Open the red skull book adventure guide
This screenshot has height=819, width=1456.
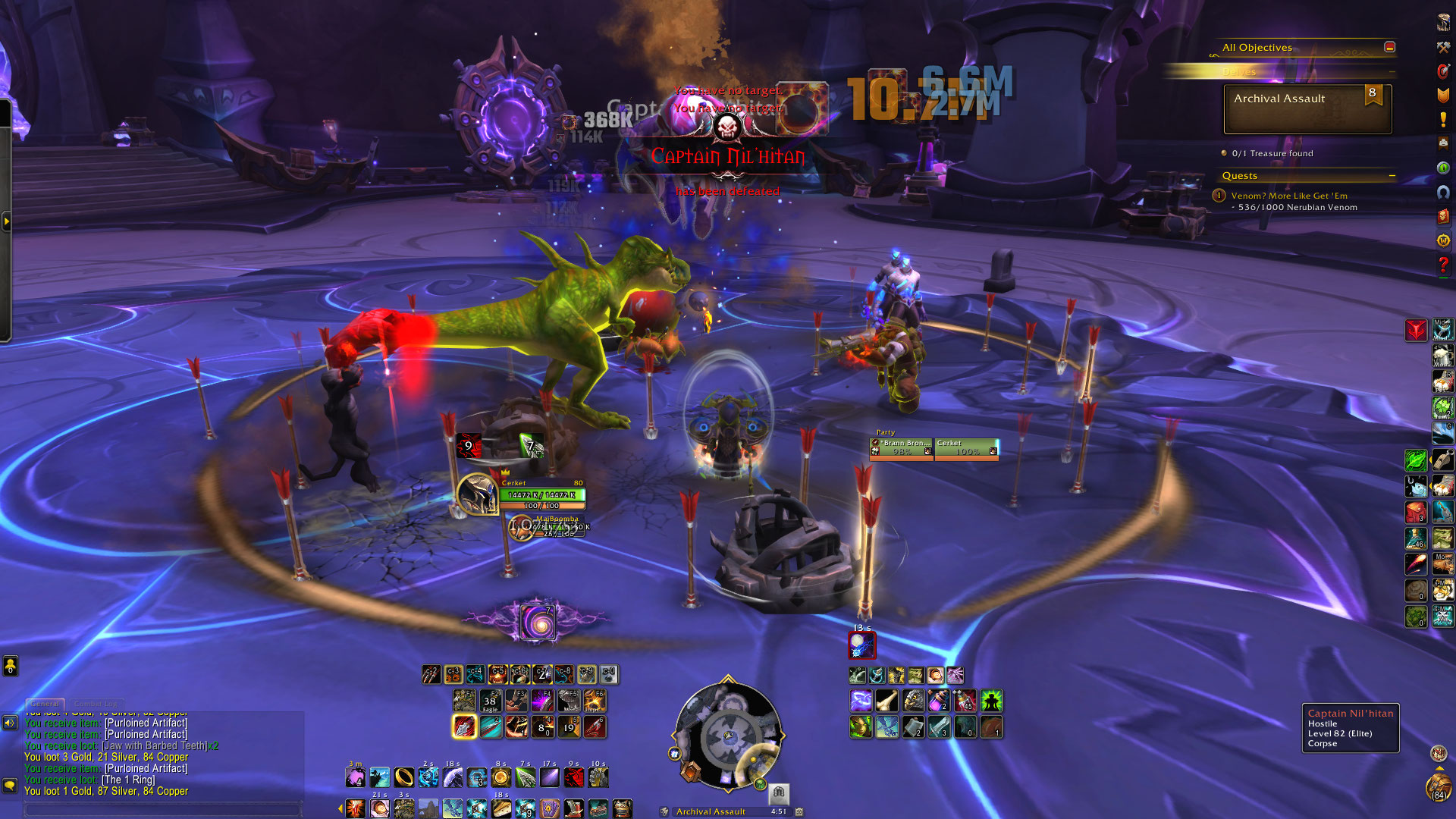click(1442, 216)
